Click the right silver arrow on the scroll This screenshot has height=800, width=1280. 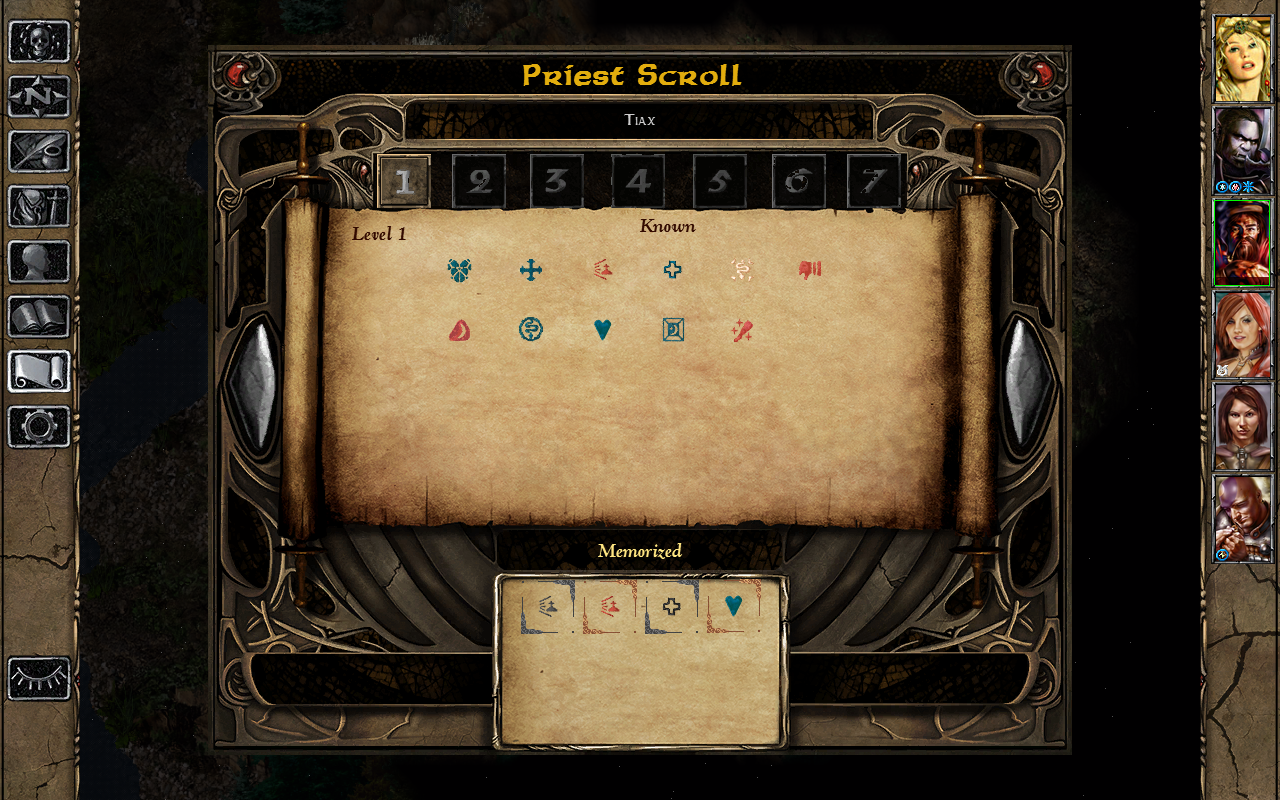[x=1027, y=383]
